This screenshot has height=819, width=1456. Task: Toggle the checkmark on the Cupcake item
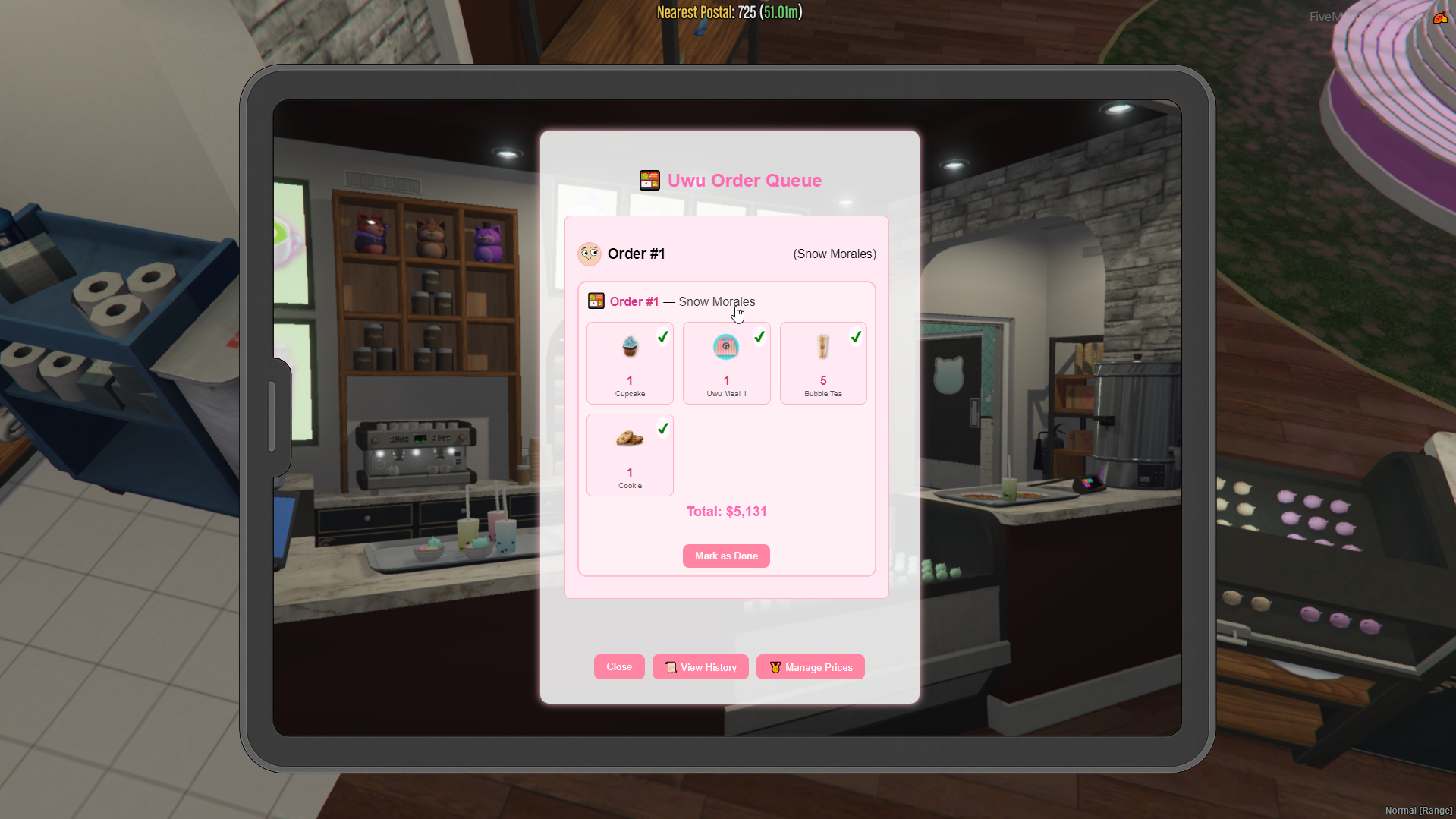(x=662, y=336)
